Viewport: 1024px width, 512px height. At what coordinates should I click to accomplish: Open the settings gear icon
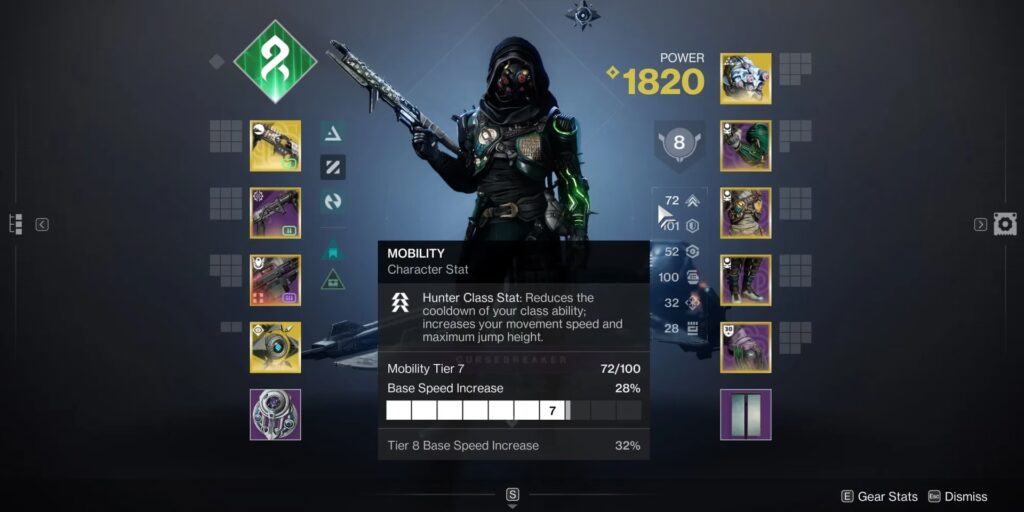[1005, 224]
